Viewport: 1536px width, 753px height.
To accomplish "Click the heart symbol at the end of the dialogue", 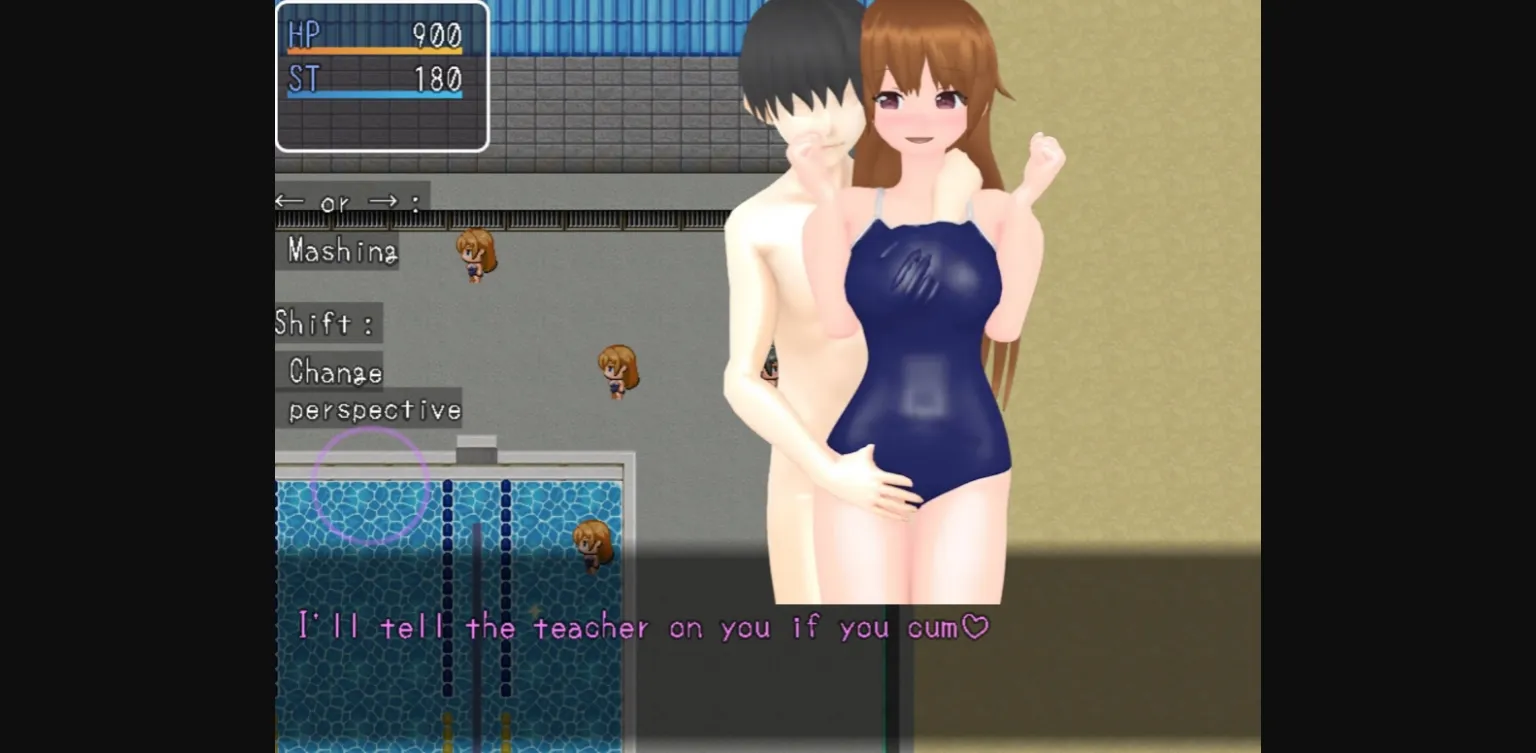I will click(975, 627).
